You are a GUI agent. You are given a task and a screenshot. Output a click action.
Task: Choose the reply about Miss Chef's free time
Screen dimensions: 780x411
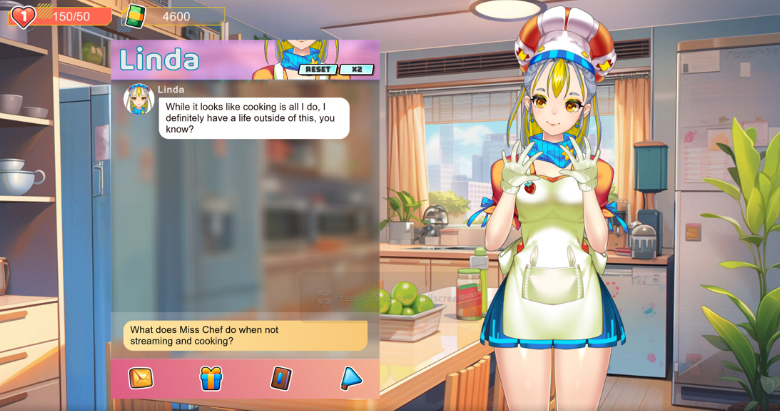(x=245, y=335)
